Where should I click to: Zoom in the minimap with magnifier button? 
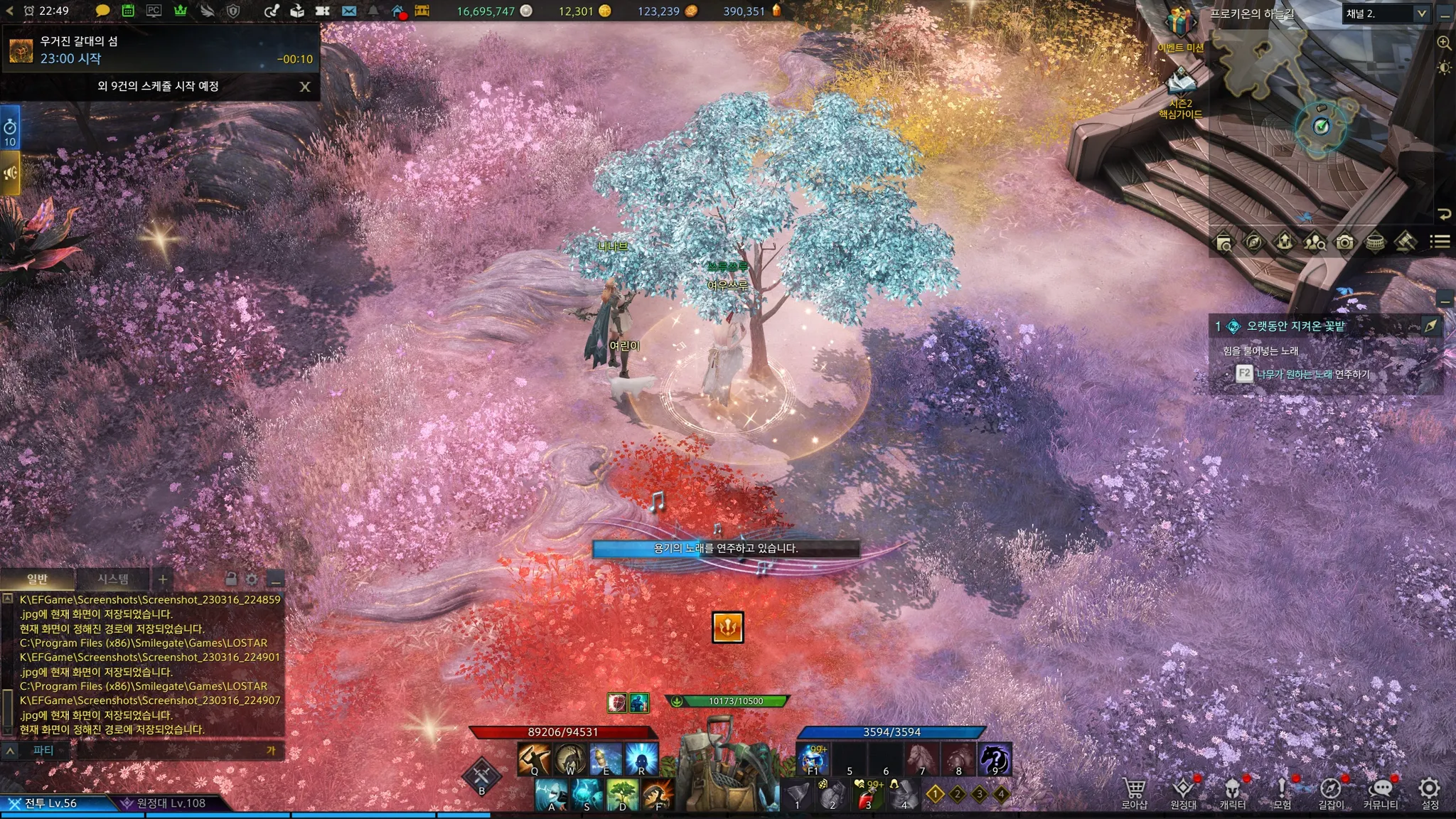1444,43
